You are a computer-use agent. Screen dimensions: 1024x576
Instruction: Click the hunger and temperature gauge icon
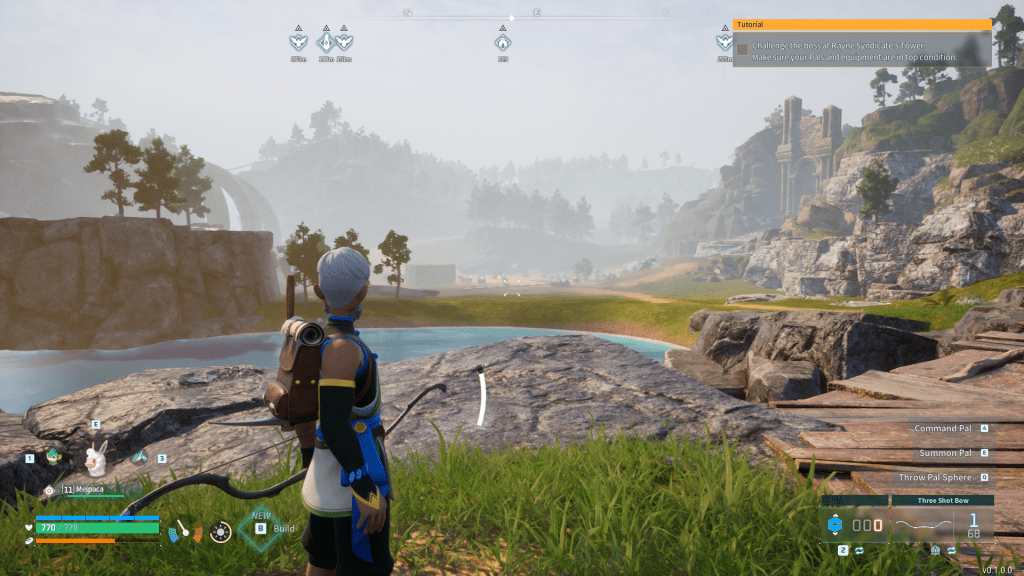click(x=184, y=530)
